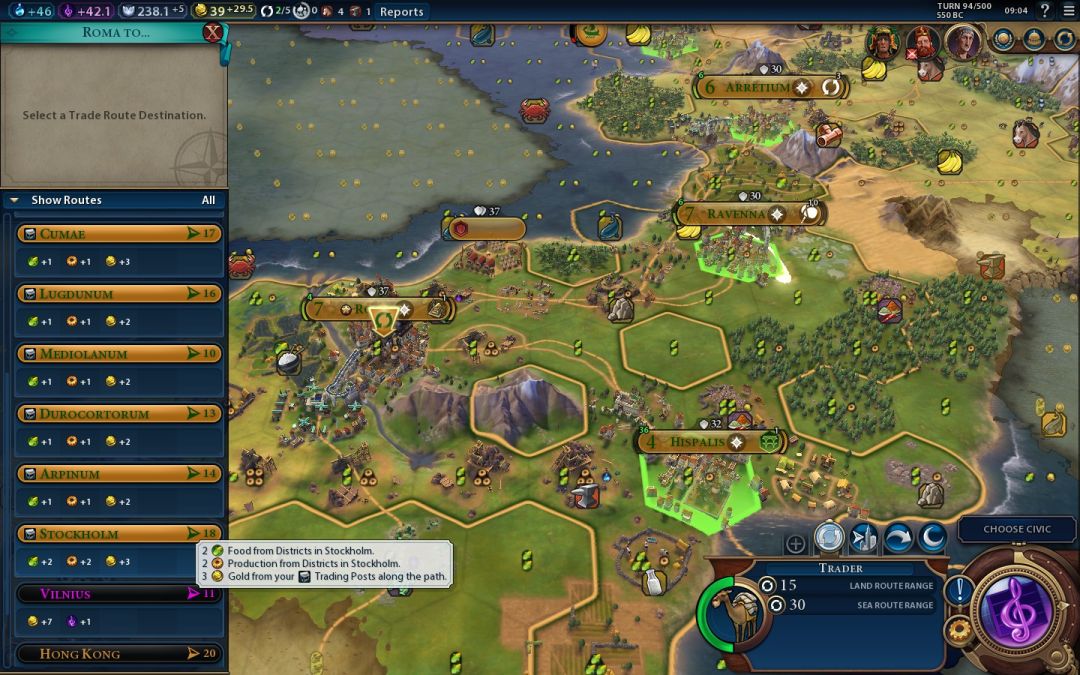This screenshot has height=675, width=1080.
Task: Collapse the Show Routes section
Action: pos(14,200)
